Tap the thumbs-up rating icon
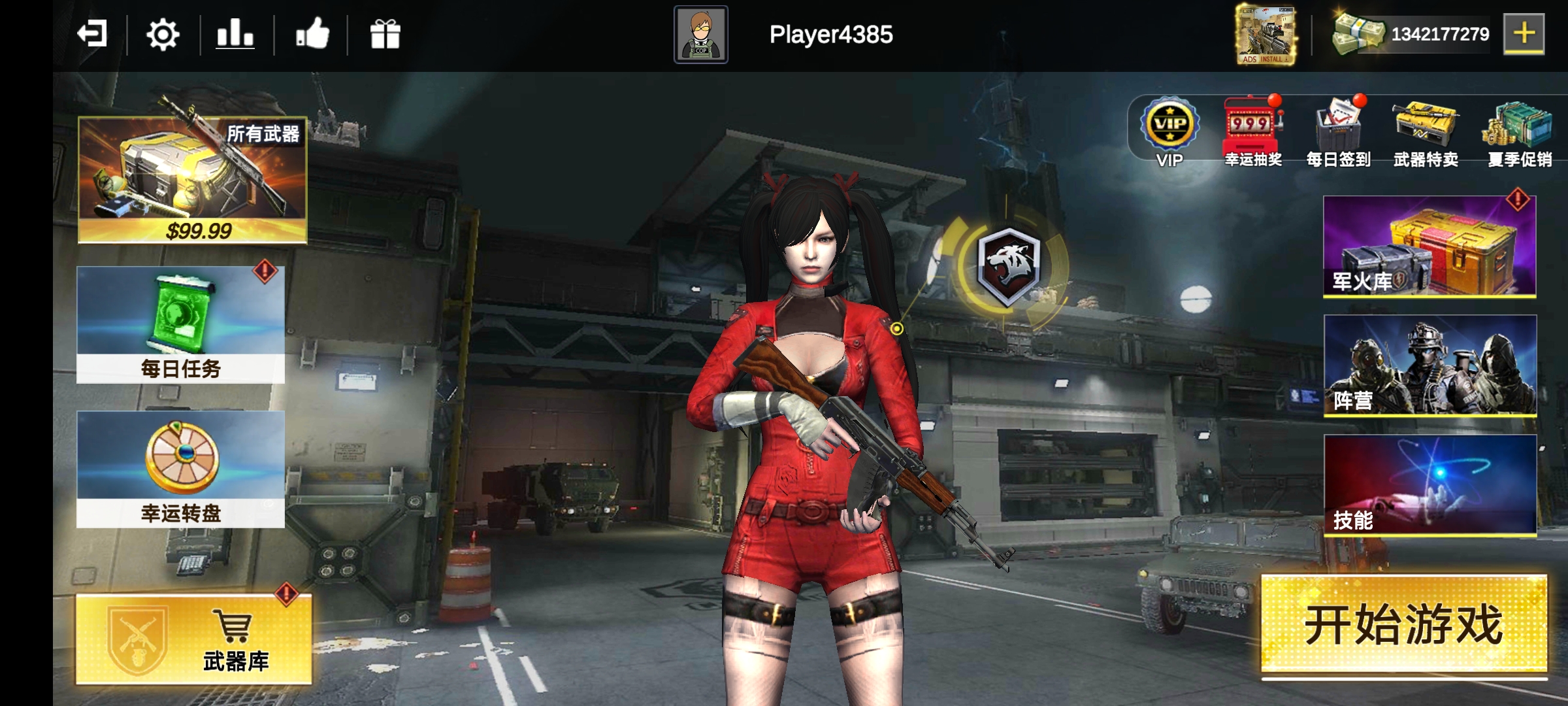 coord(312,34)
